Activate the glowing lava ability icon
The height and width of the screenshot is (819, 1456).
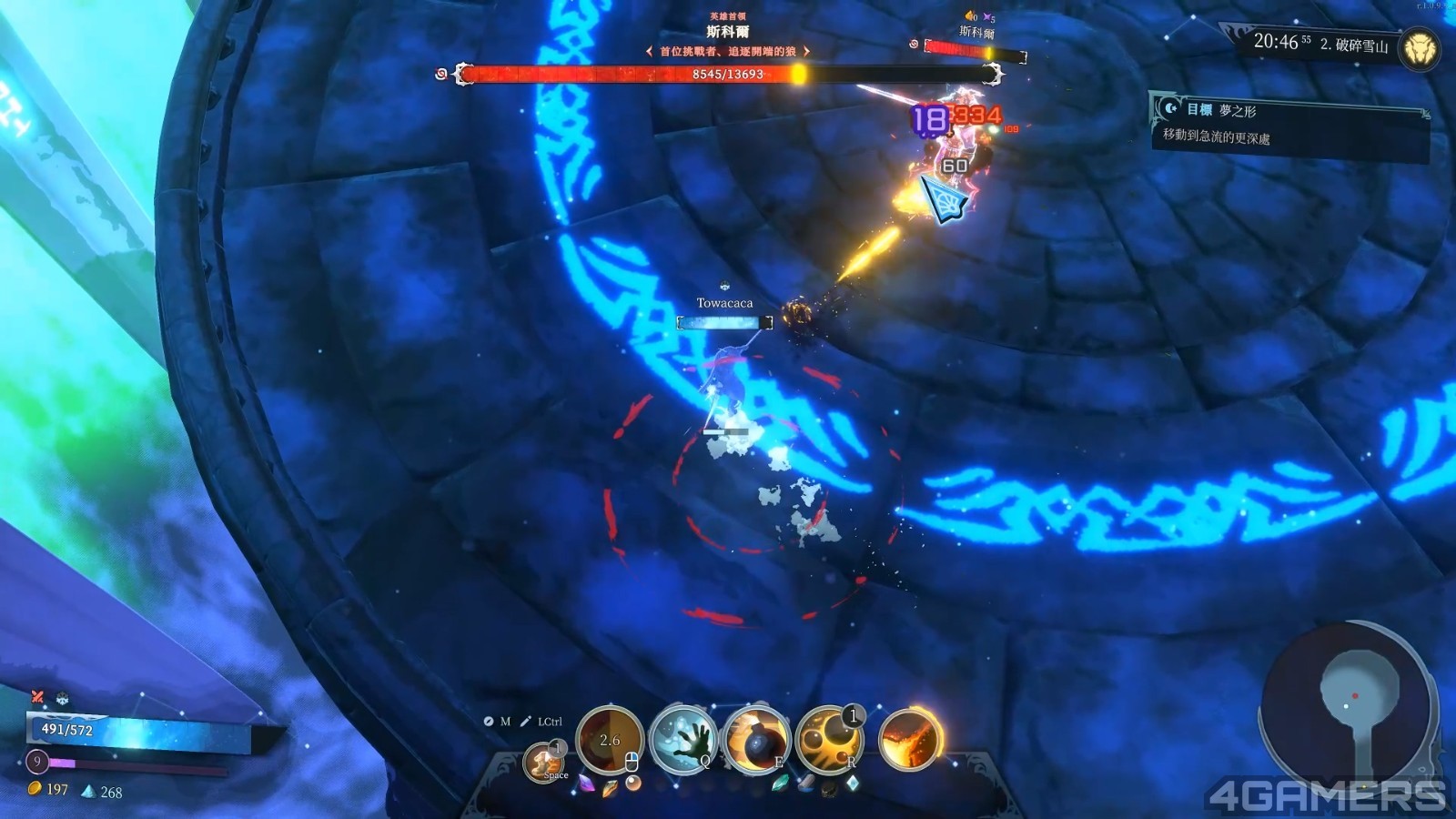[909, 737]
